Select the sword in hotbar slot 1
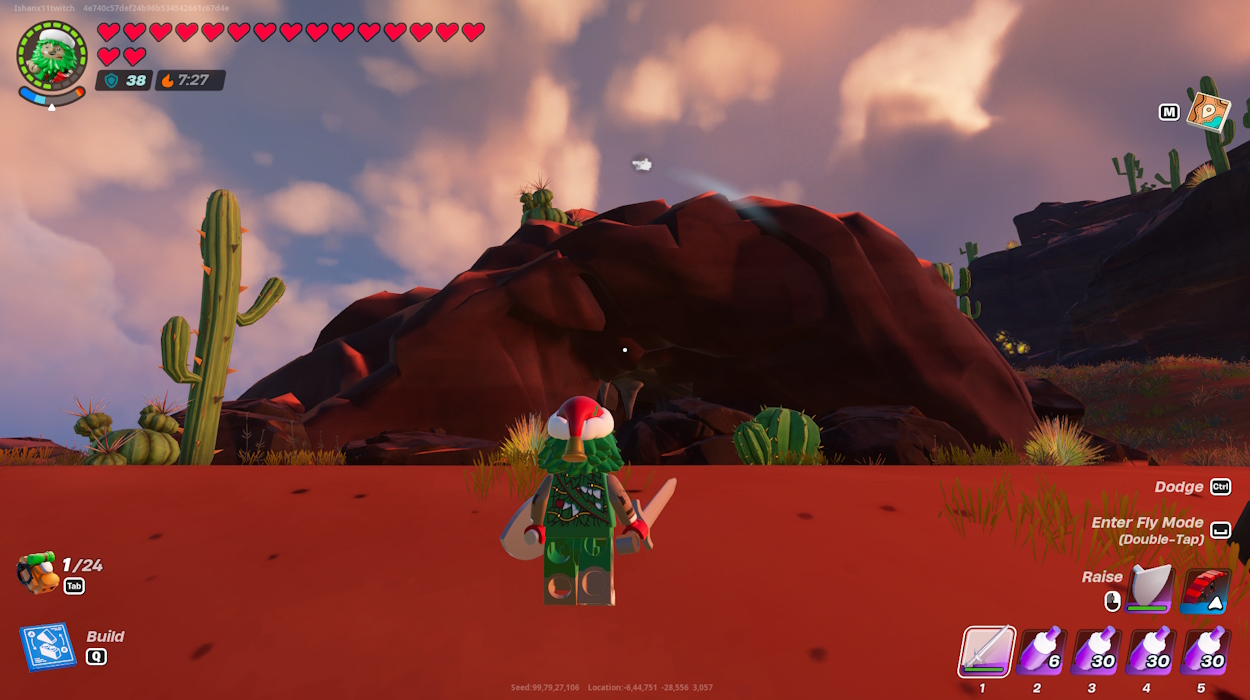 [988, 652]
